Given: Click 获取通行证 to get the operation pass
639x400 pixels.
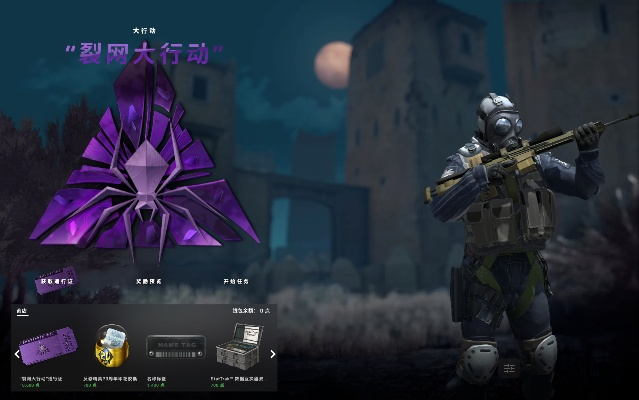Looking at the screenshot, I should click(x=56, y=282).
